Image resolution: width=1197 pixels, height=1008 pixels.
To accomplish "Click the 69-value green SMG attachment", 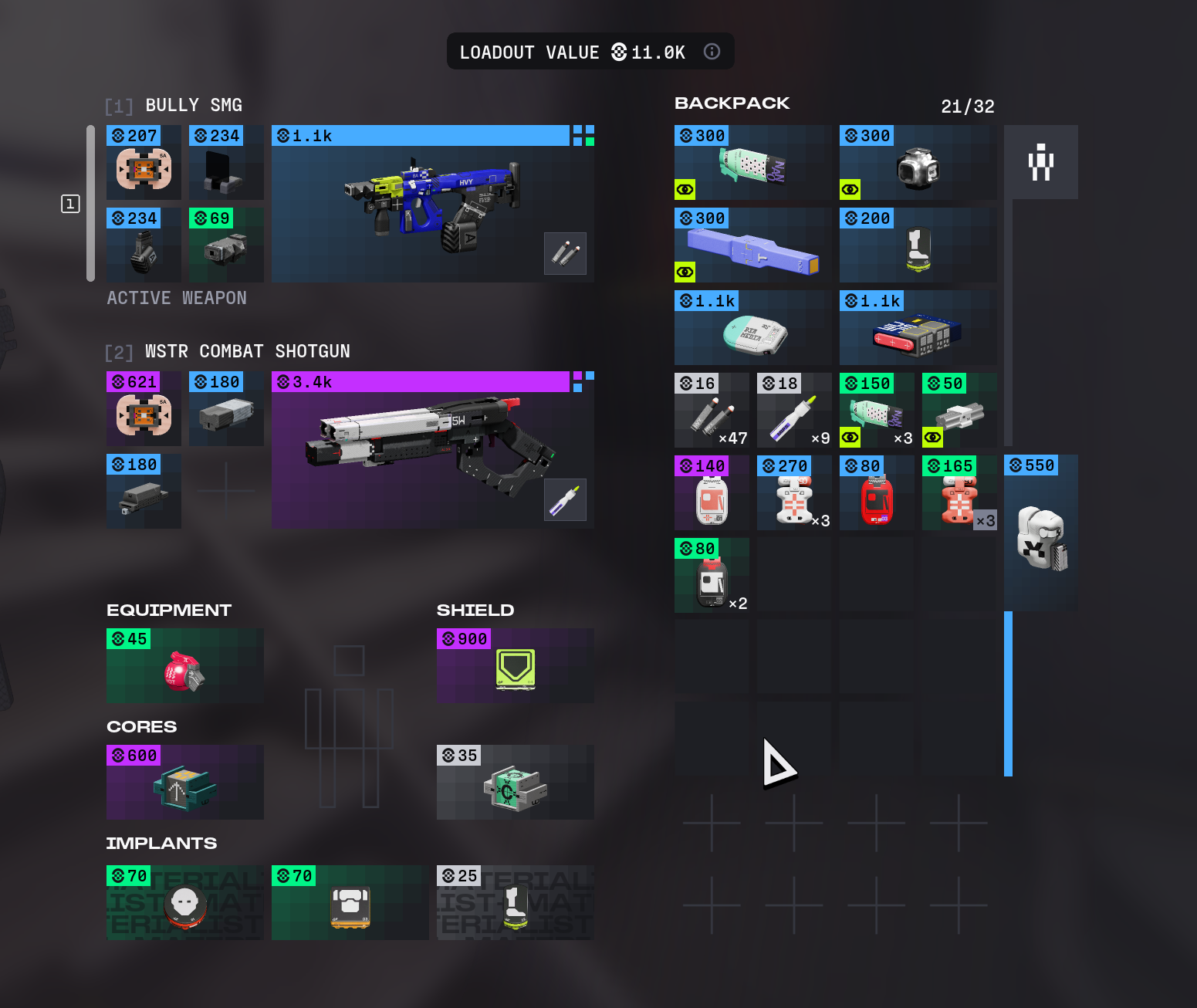I will pos(226,245).
